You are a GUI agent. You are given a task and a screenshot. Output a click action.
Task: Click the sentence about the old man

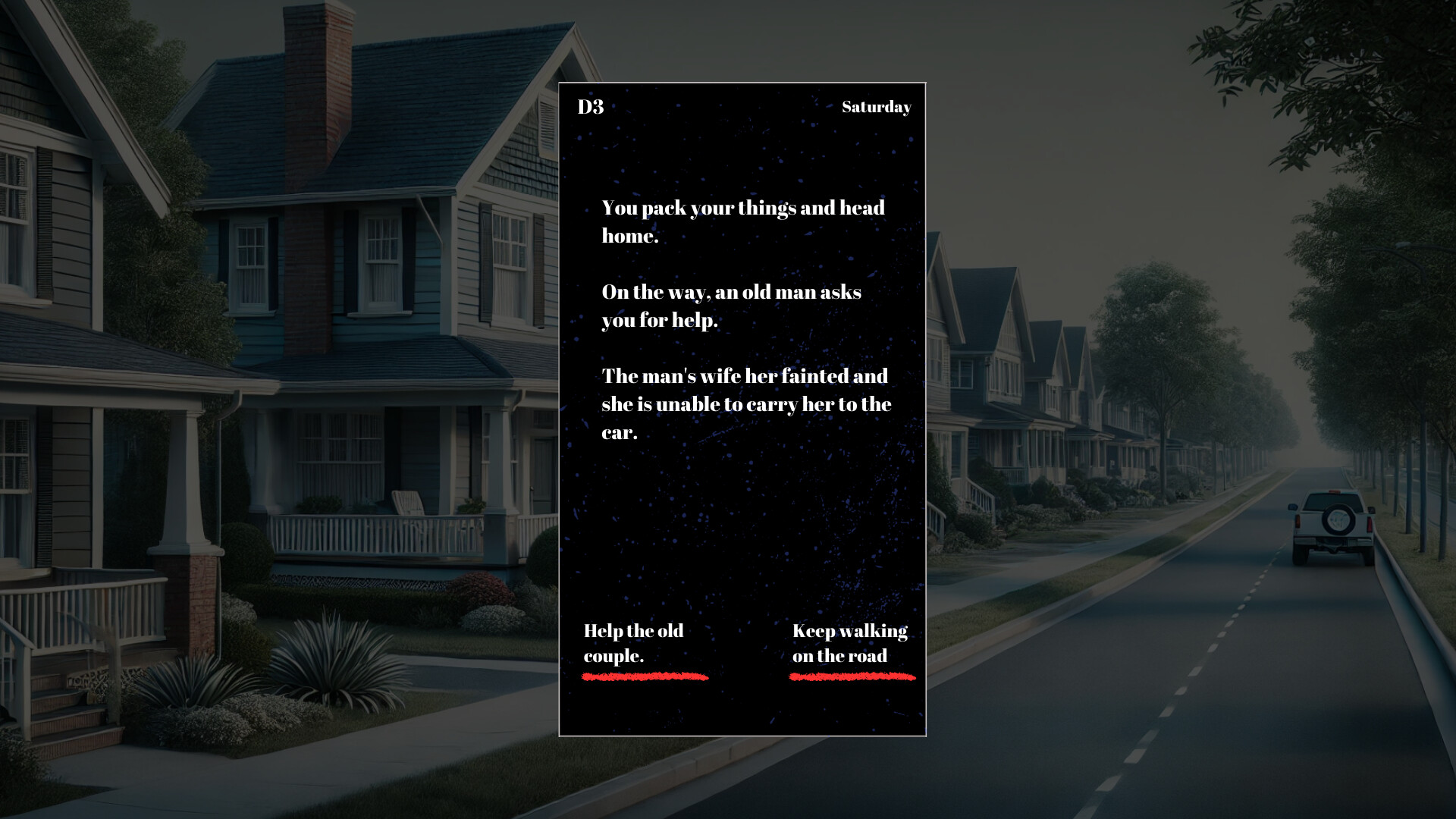732,306
